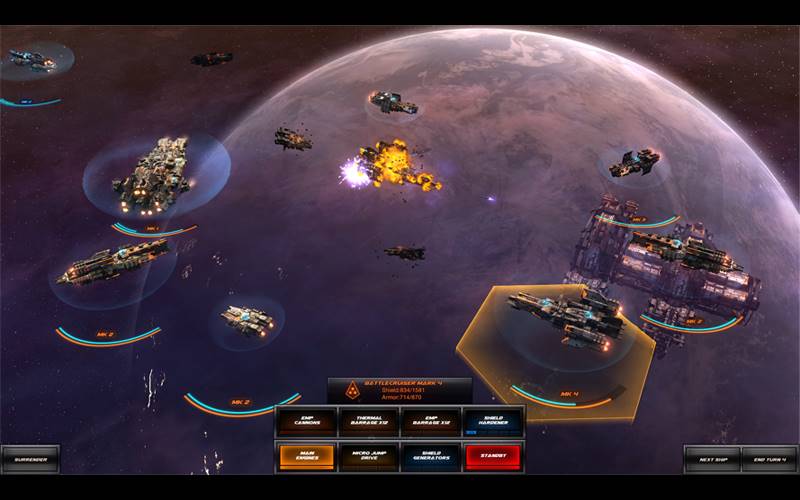The width and height of the screenshot is (800, 500).
Task: Activate the Thermal Barrage X12 weapon
Action: [x=369, y=422]
